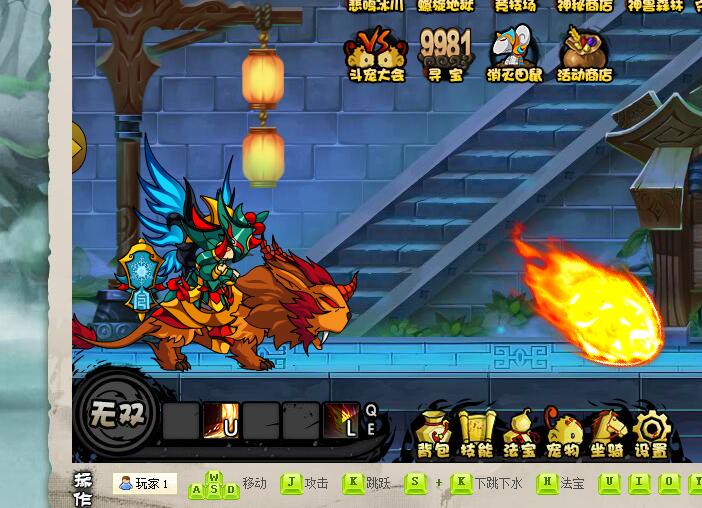Image resolution: width=702 pixels, height=508 pixels.
Task: Open the 设置 settings gear
Action: point(651,434)
